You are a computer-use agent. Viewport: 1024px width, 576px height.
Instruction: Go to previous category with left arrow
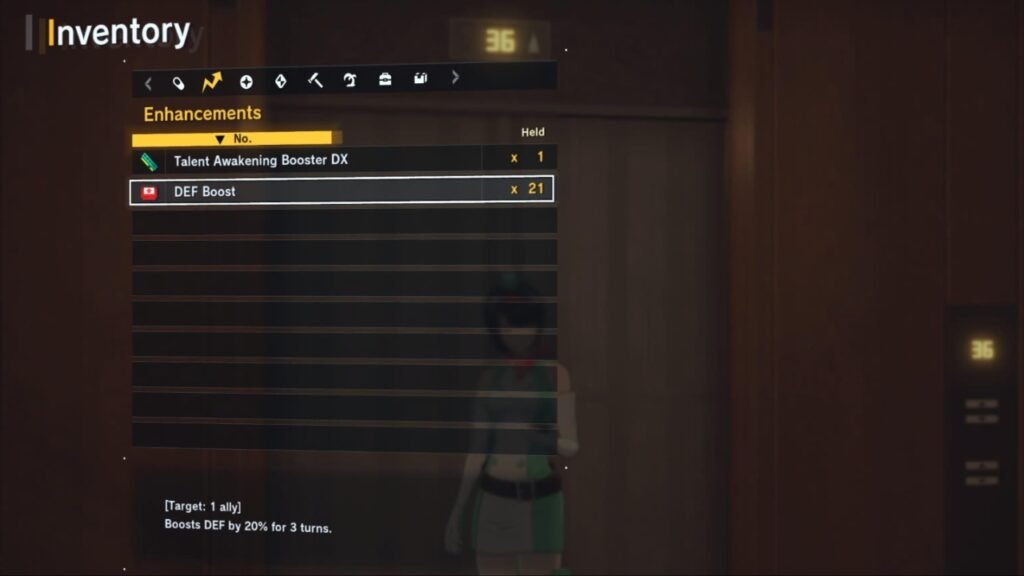click(148, 83)
